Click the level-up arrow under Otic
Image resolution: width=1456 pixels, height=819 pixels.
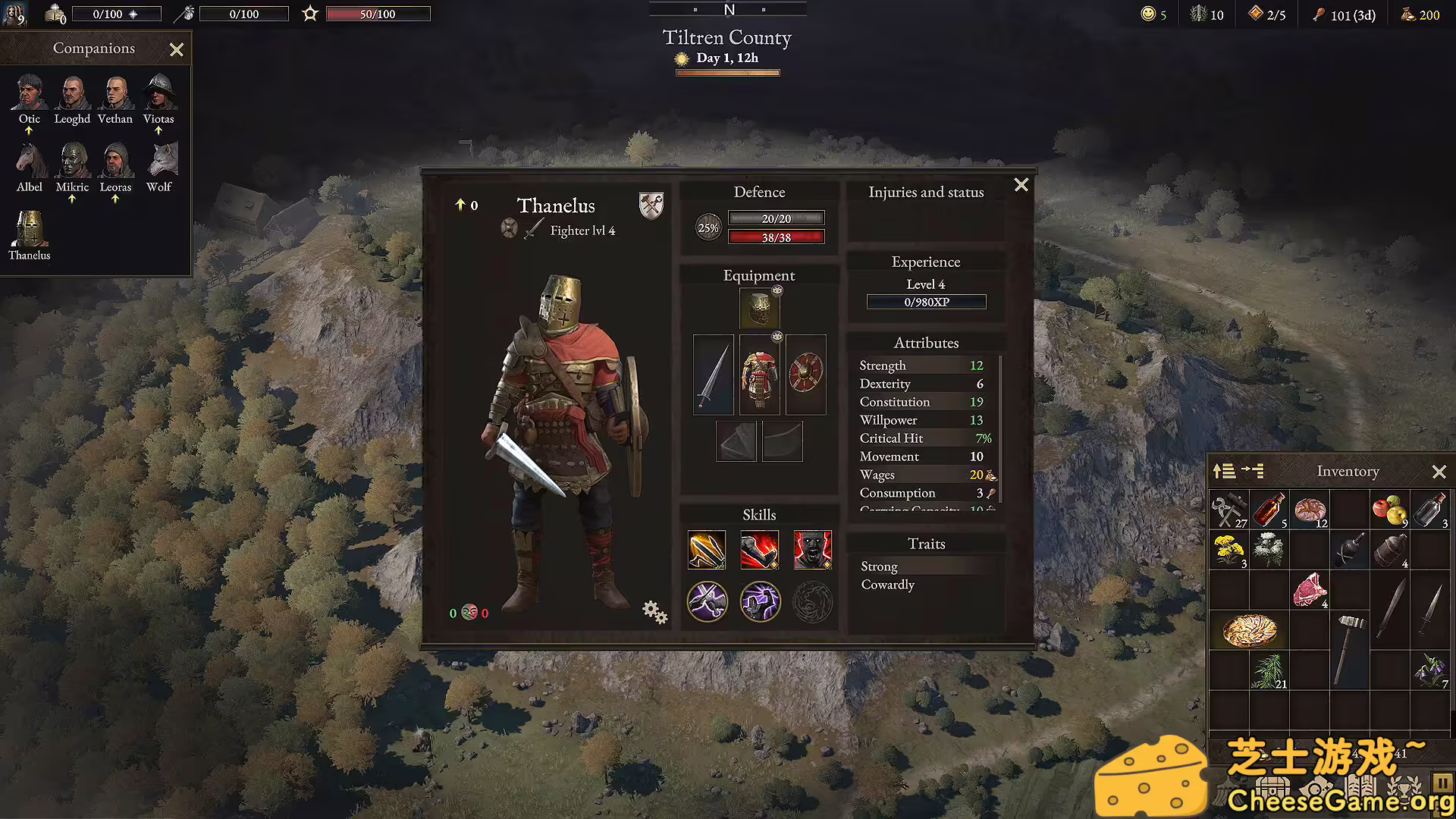point(29,130)
